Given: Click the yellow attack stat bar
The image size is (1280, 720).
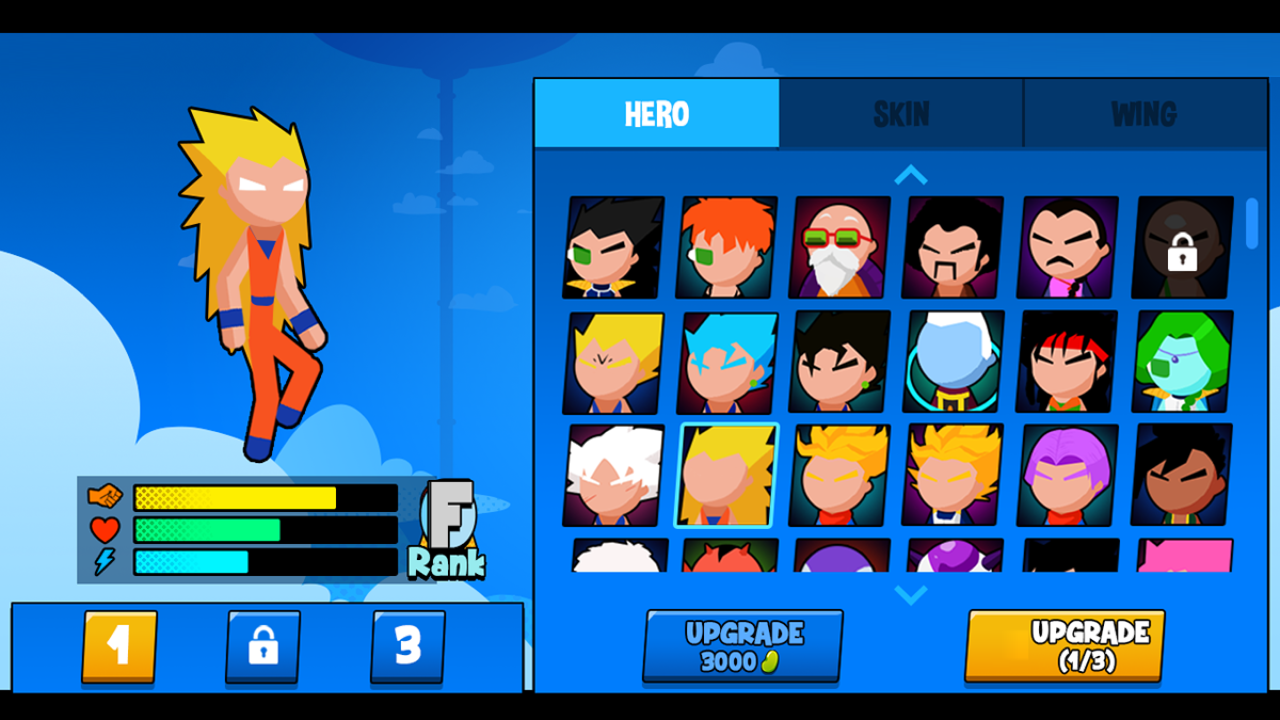Looking at the screenshot, I should (x=235, y=494).
